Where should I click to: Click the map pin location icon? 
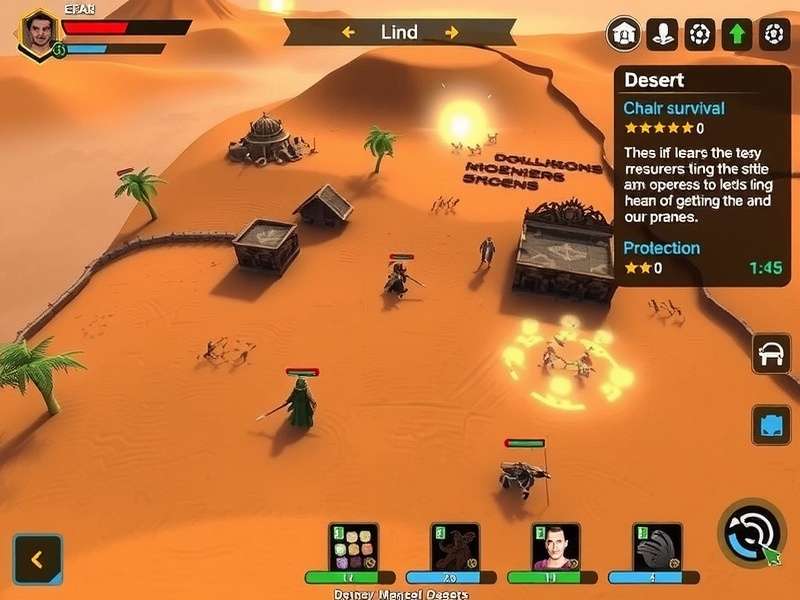[662, 34]
